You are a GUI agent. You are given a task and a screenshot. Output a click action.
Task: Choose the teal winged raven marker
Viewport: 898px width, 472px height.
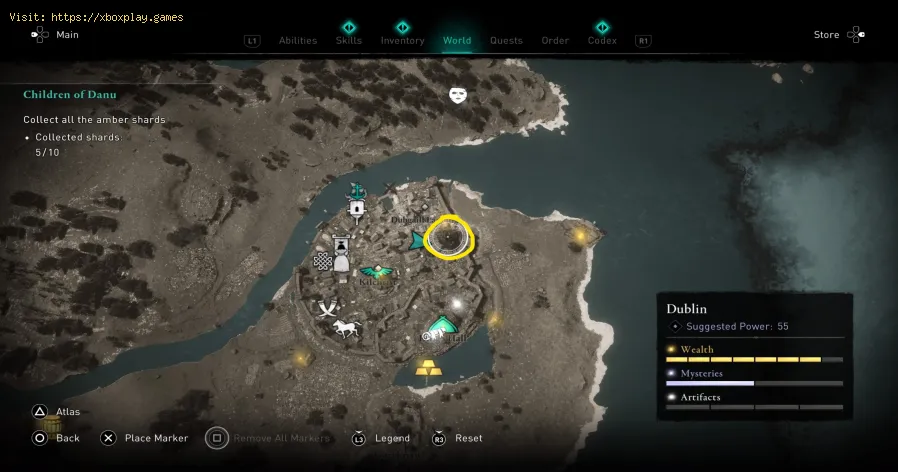377,271
